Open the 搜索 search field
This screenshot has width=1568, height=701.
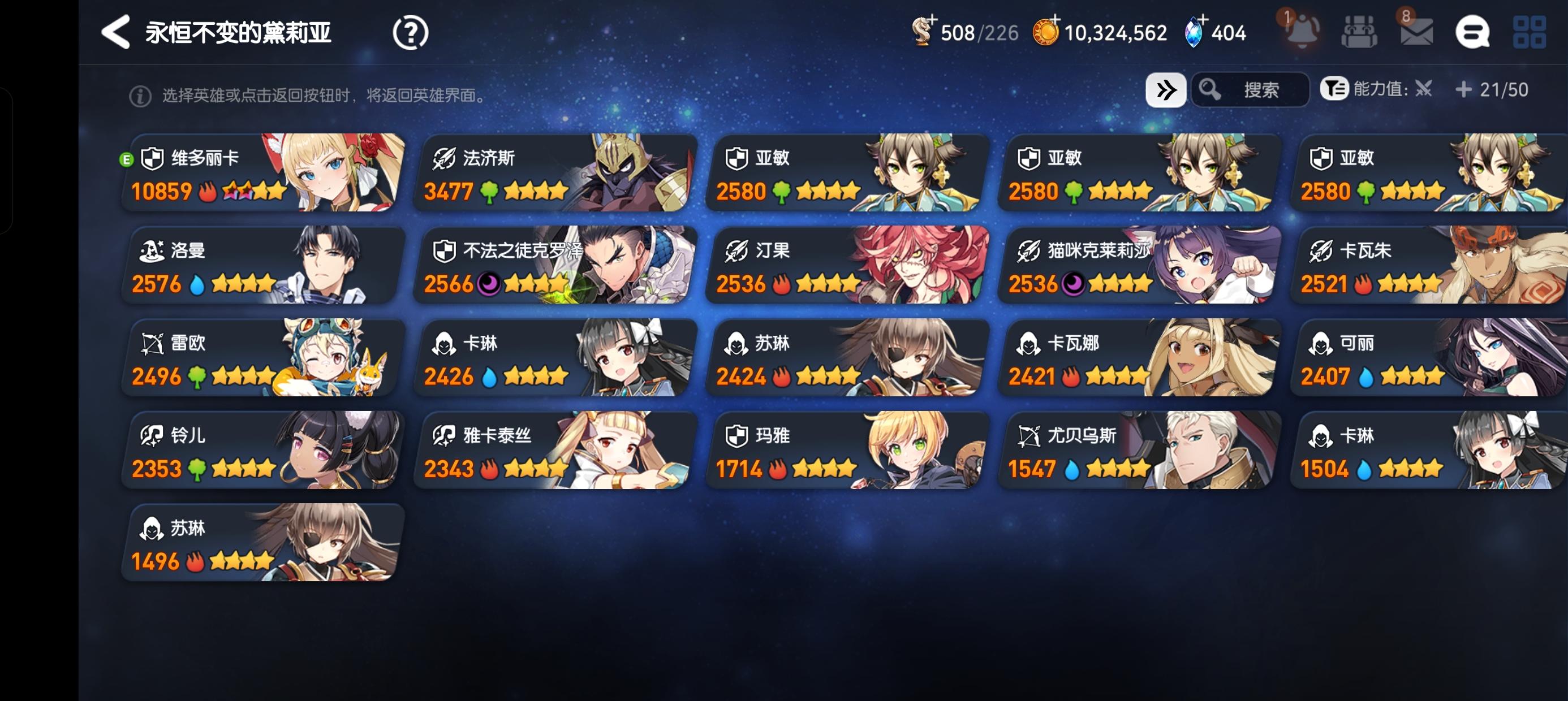coord(1251,89)
